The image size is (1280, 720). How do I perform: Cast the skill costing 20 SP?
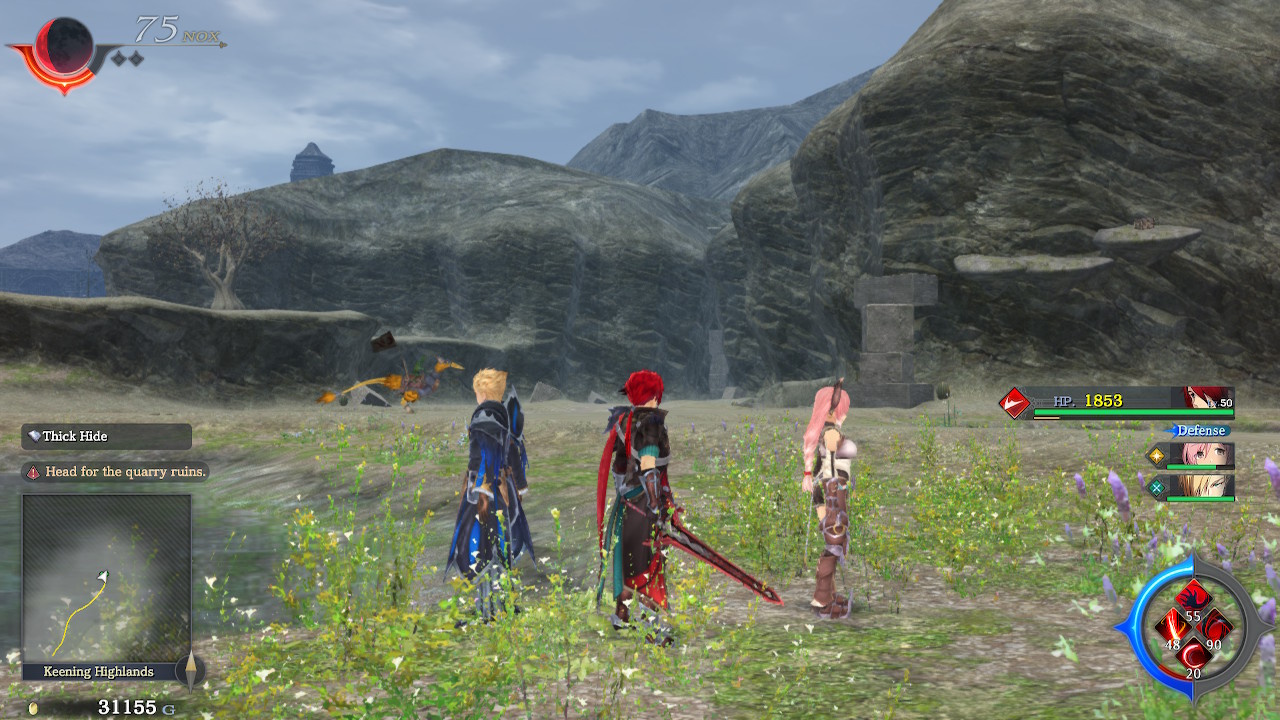(1193, 658)
